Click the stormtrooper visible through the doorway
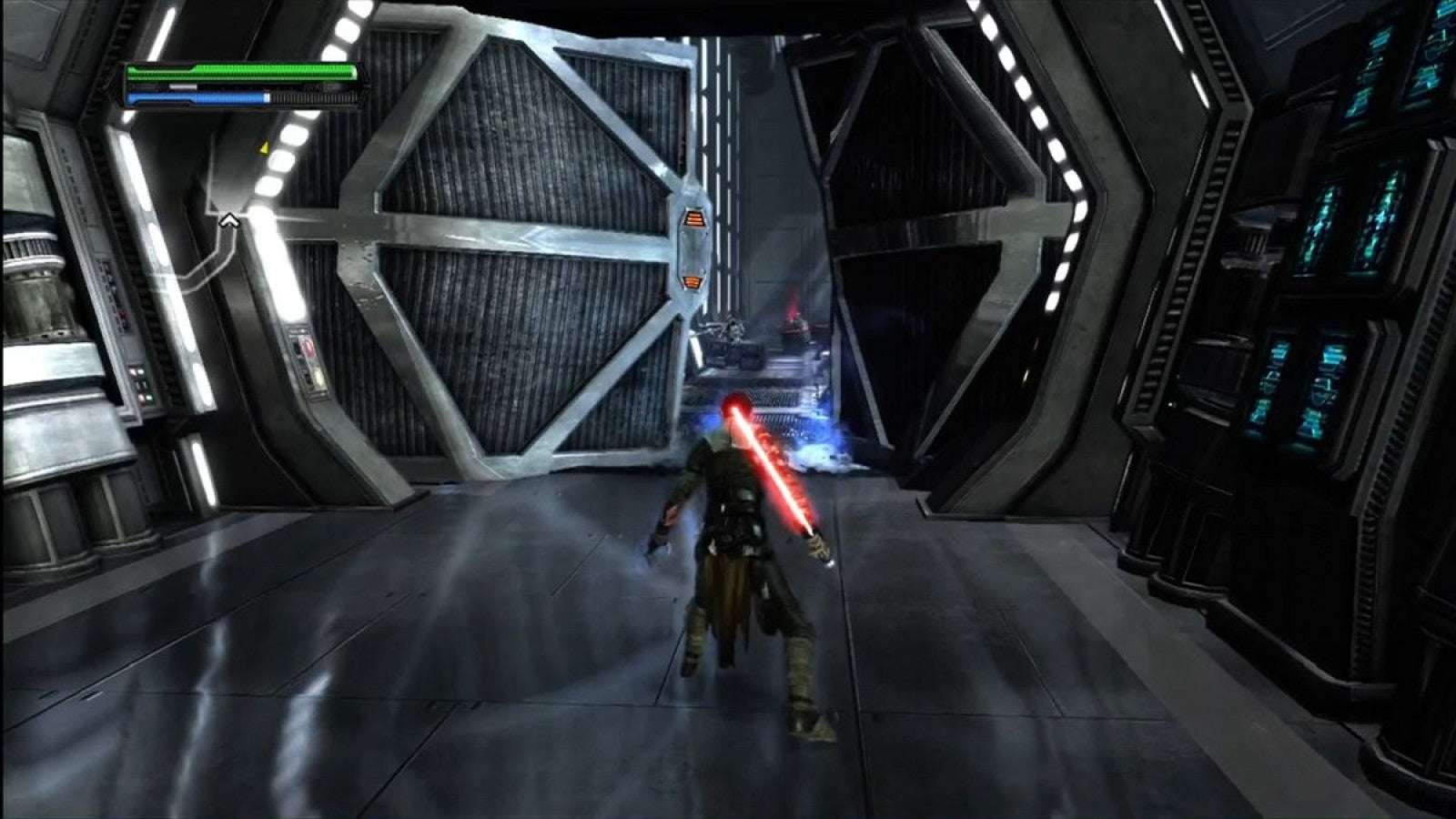 [x=733, y=328]
